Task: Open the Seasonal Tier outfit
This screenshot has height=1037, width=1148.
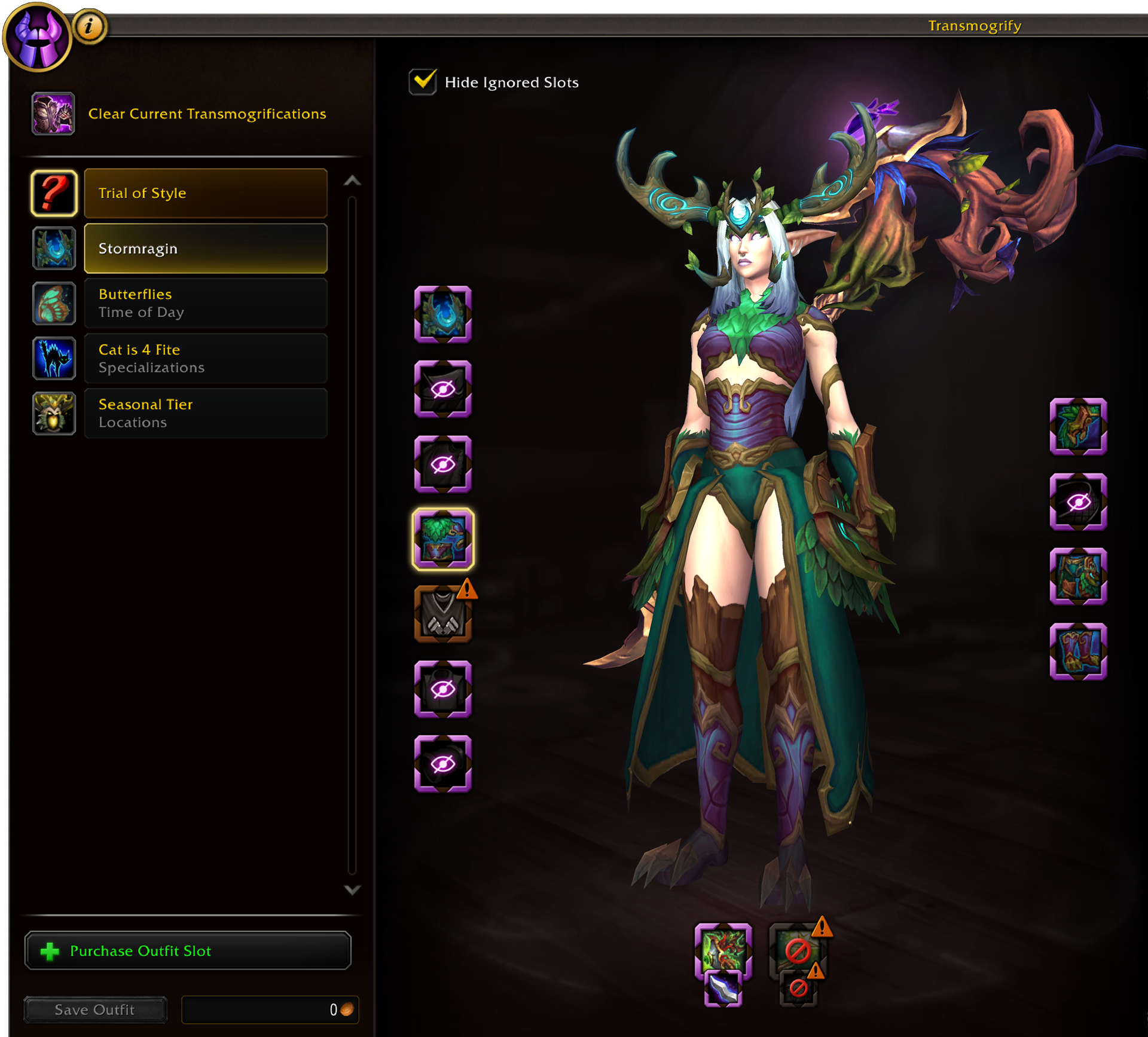Action: (x=205, y=414)
